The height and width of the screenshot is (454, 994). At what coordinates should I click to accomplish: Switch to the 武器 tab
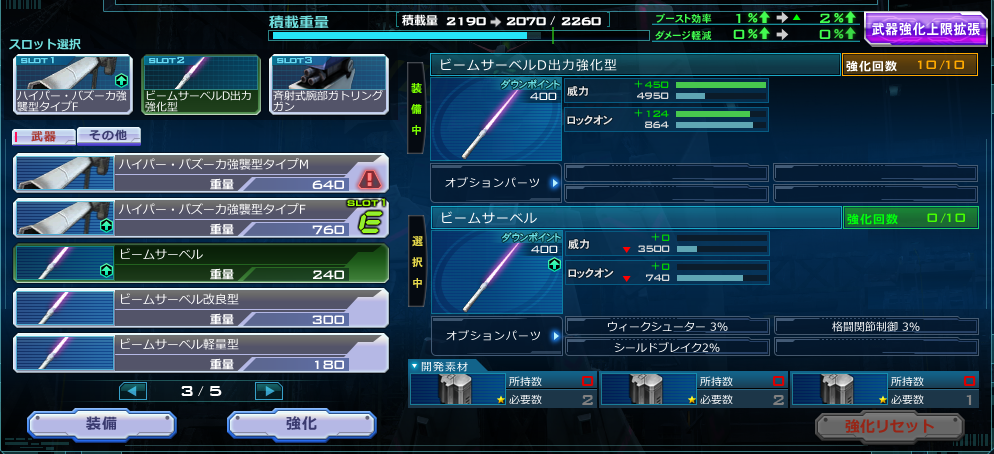coord(43,136)
